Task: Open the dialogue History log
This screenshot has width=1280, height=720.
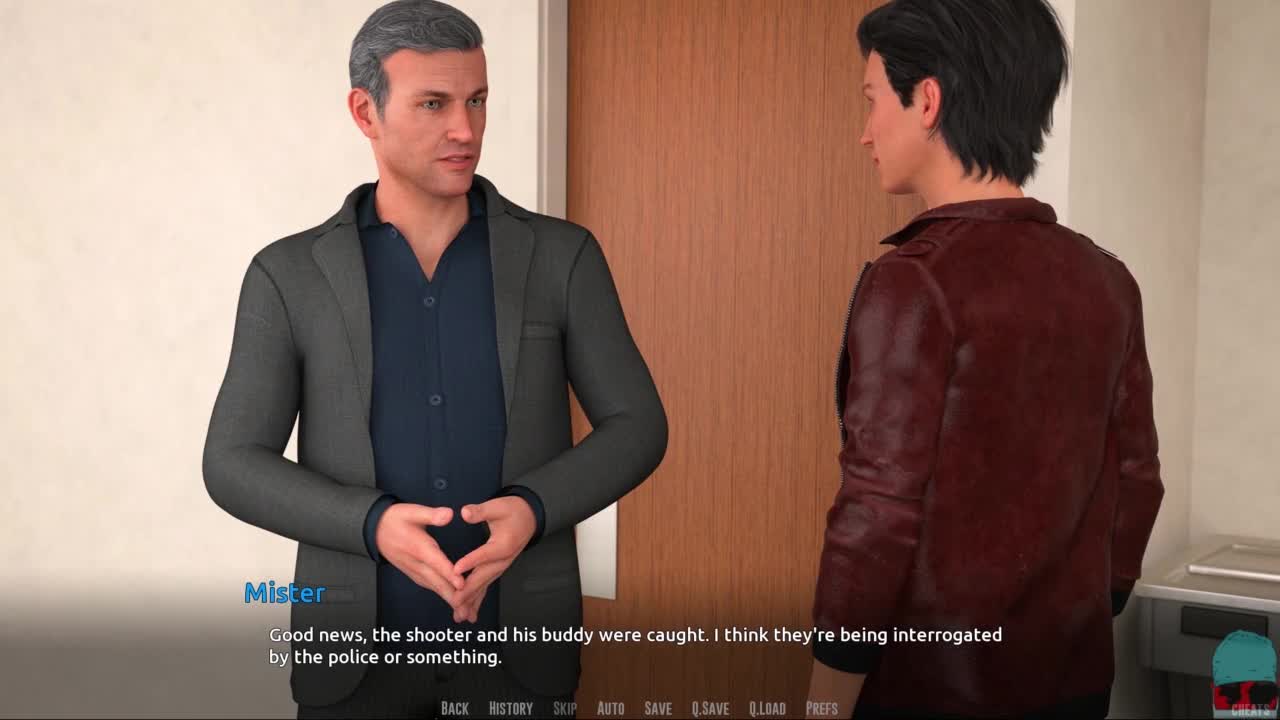Action: (x=510, y=708)
